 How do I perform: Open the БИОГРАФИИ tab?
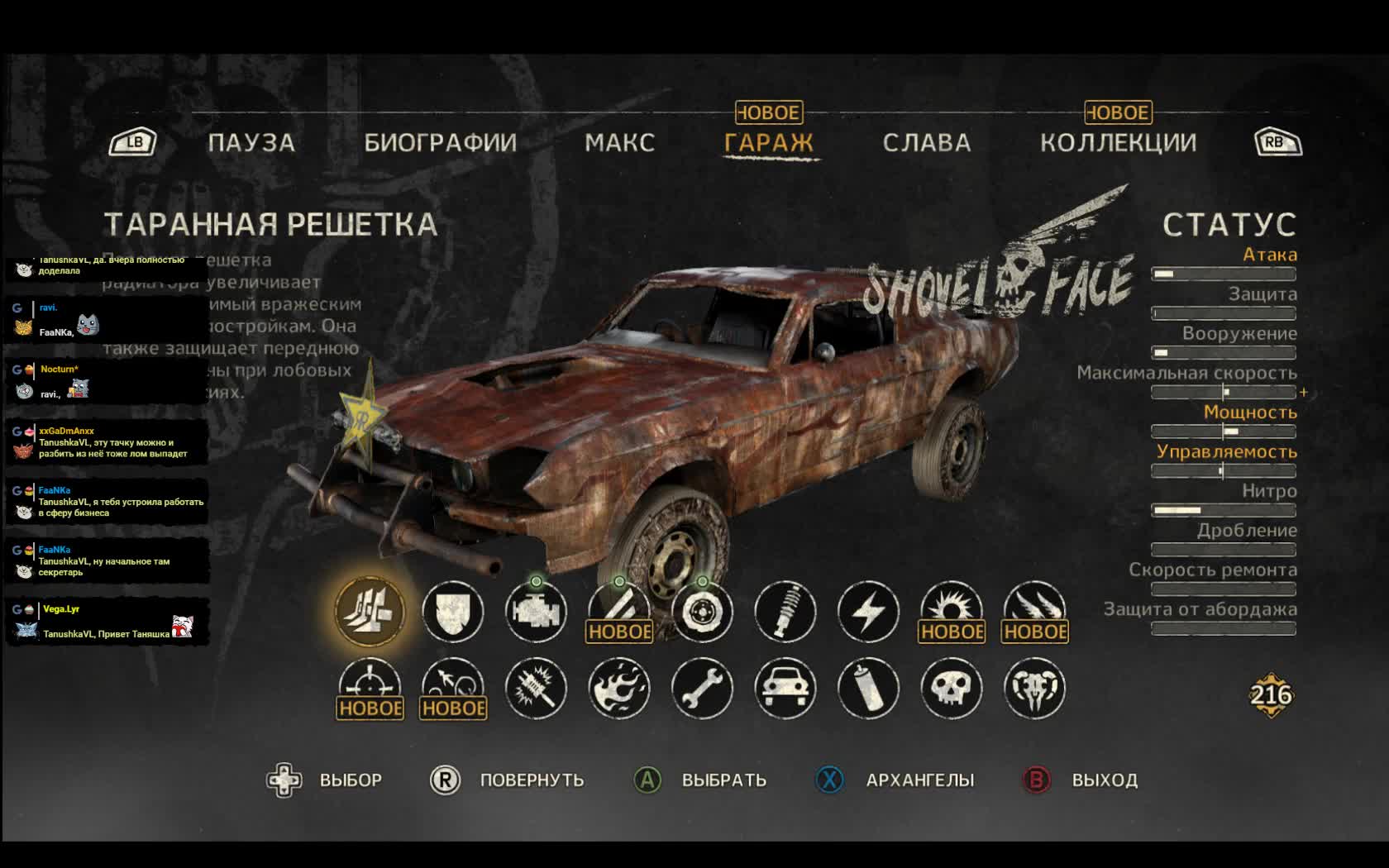pos(440,143)
